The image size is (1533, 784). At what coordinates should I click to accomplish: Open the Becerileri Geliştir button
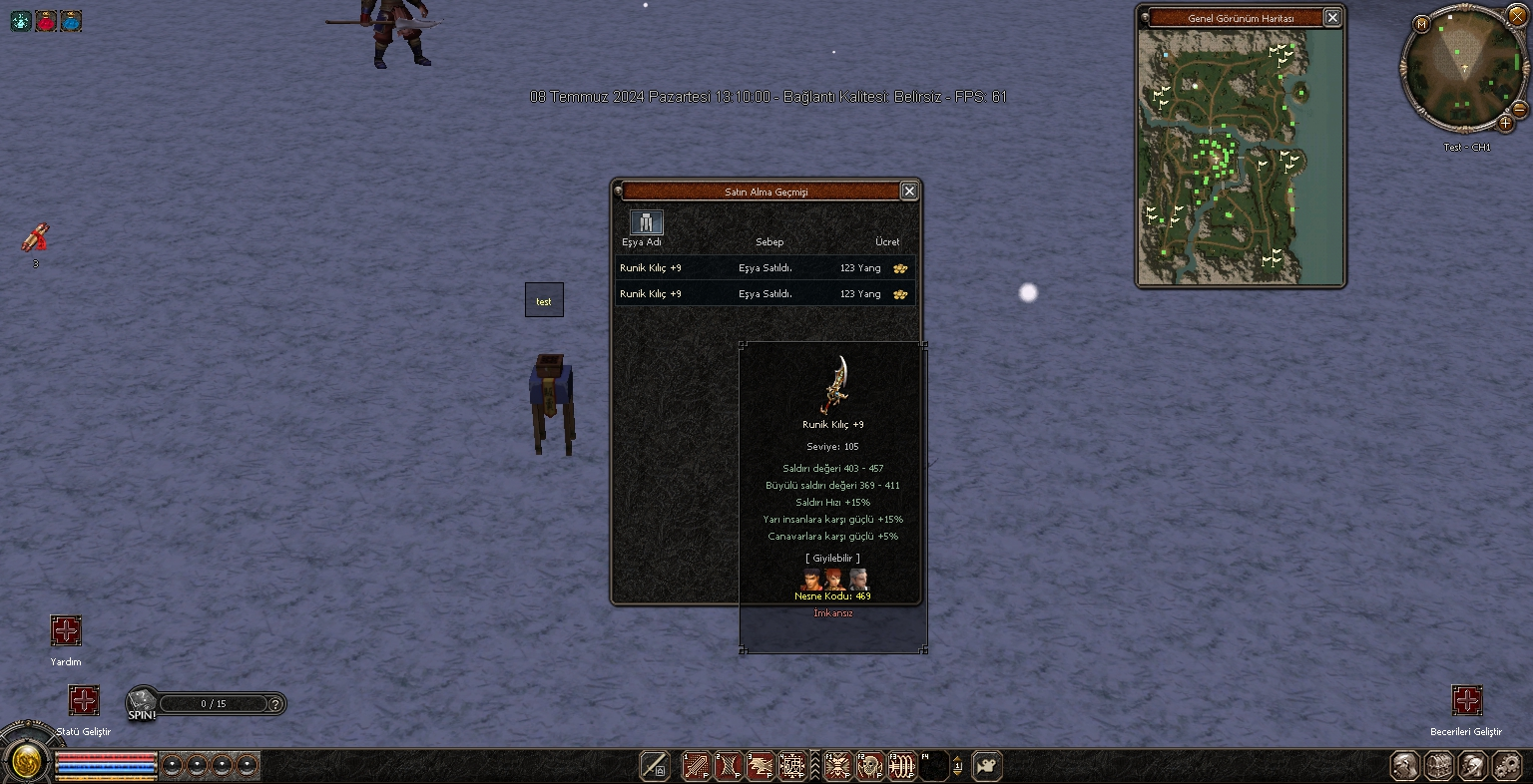pos(1466,700)
